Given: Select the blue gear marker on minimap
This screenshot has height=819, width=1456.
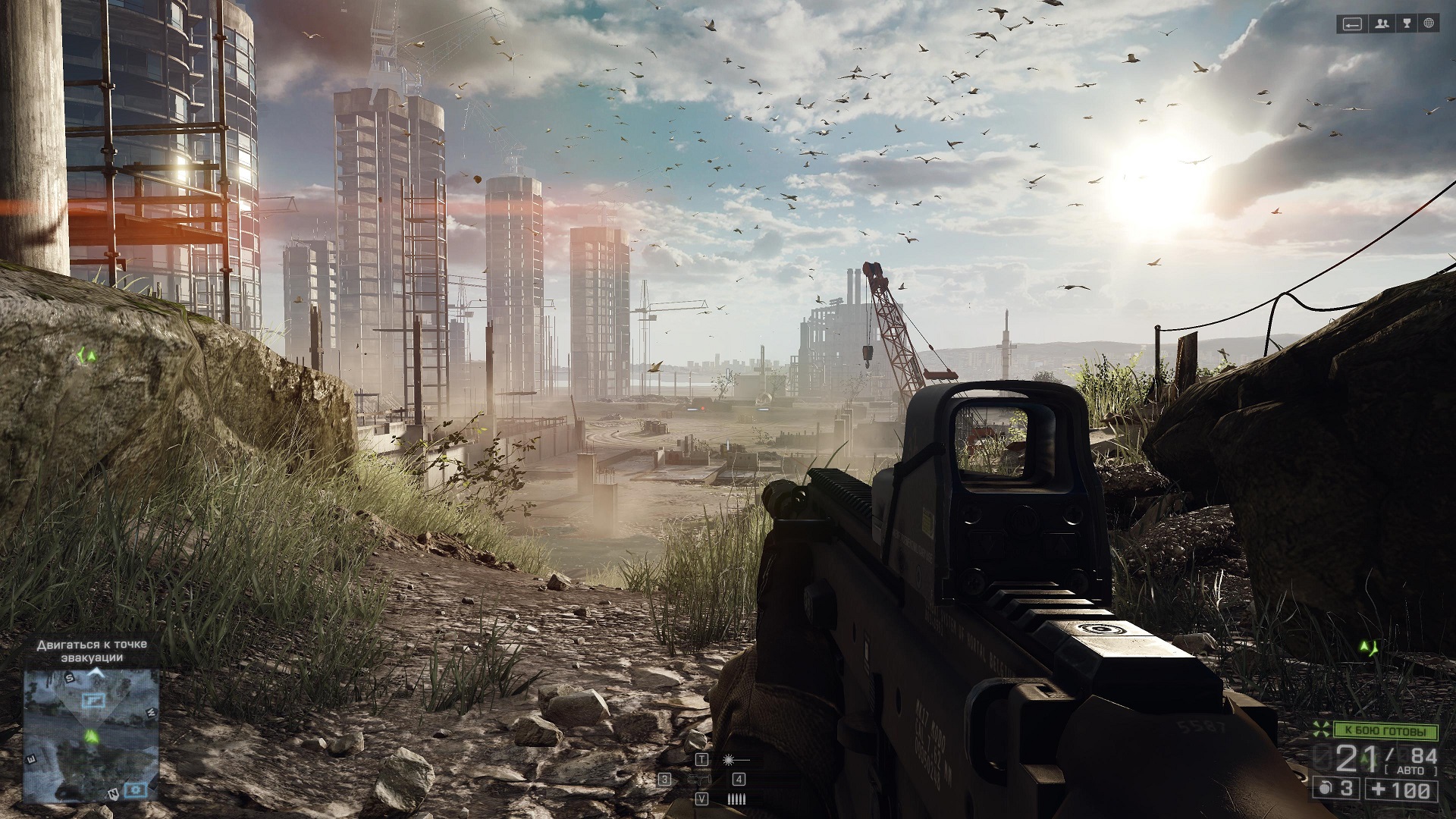Looking at the screenshot, I should [136, 789].
